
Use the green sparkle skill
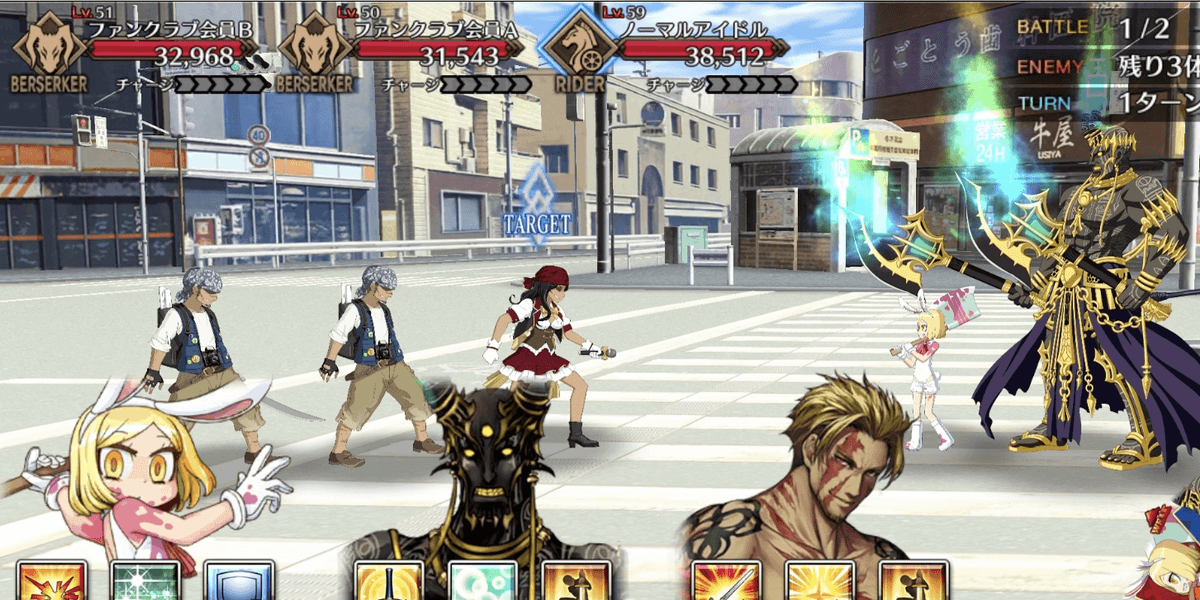click(145, 582)
